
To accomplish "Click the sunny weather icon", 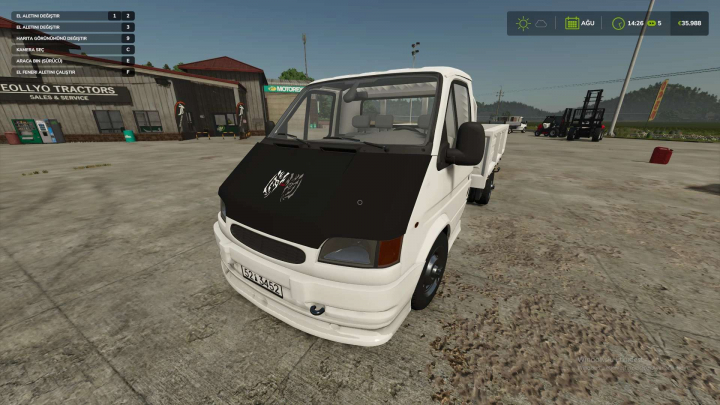I will 523,23.
